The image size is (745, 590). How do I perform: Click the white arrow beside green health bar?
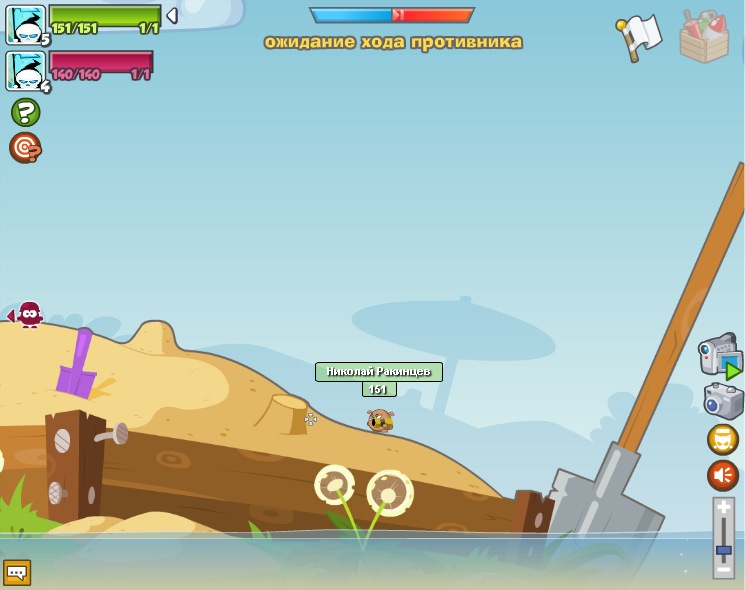171,16
